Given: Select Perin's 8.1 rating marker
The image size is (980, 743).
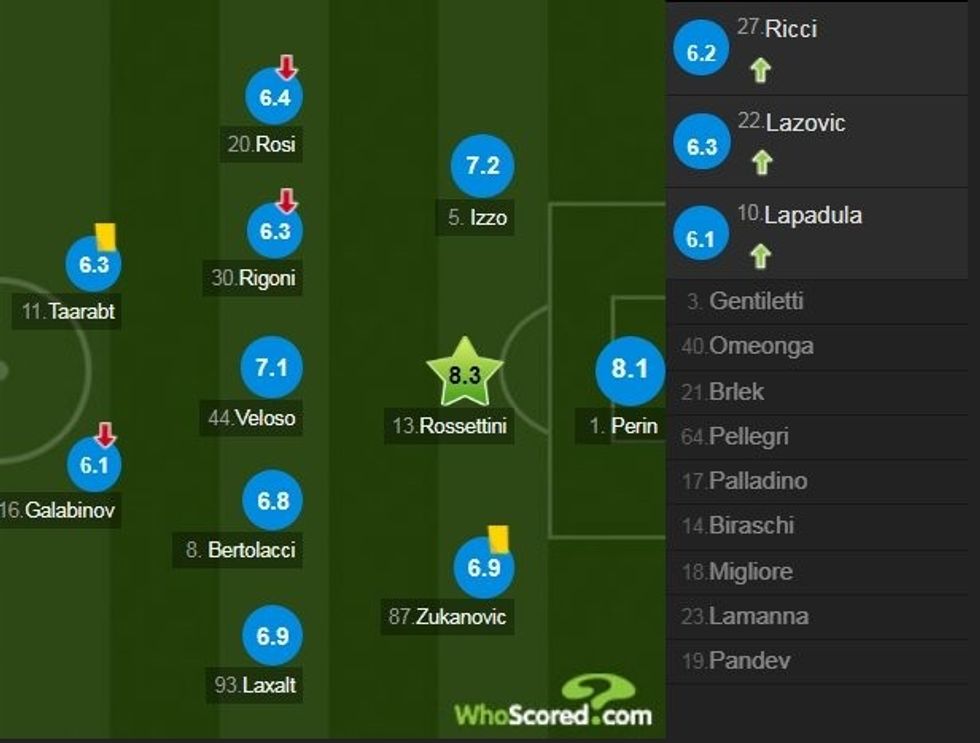Looking at the screenshot, I should [629, 370].
